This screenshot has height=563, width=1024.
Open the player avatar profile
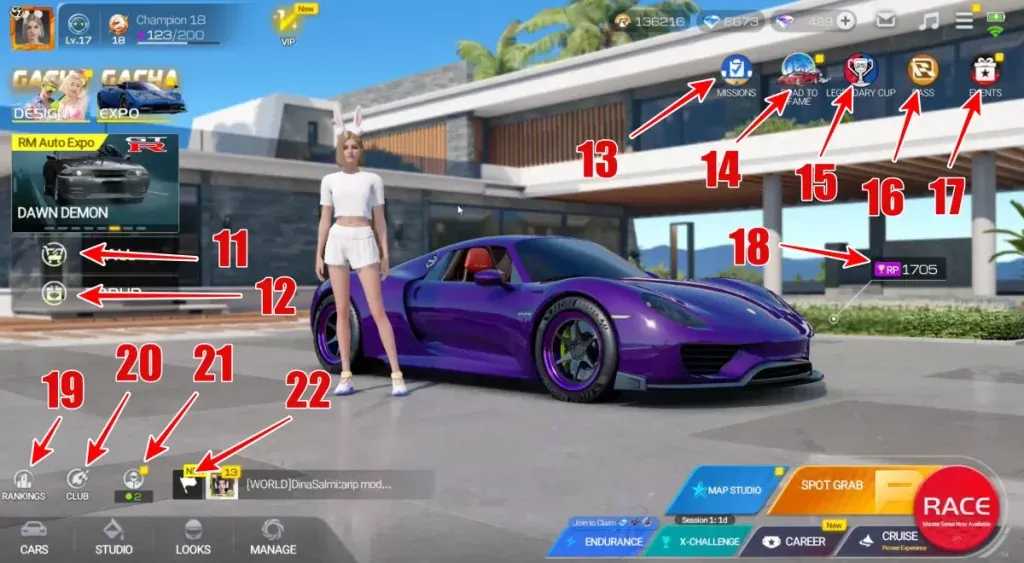31,27
